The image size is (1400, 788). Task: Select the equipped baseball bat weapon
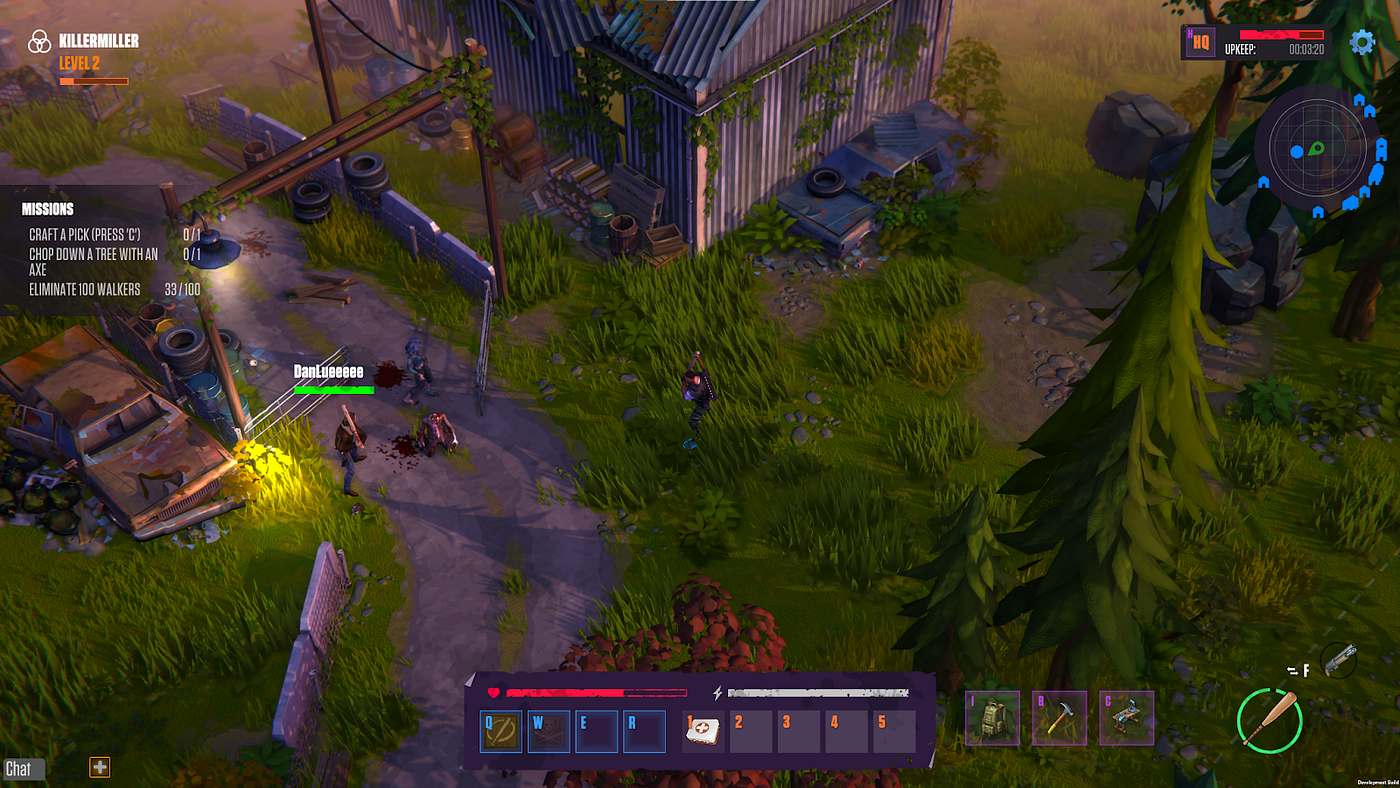pyautogui.click(x=1269, y=719)
